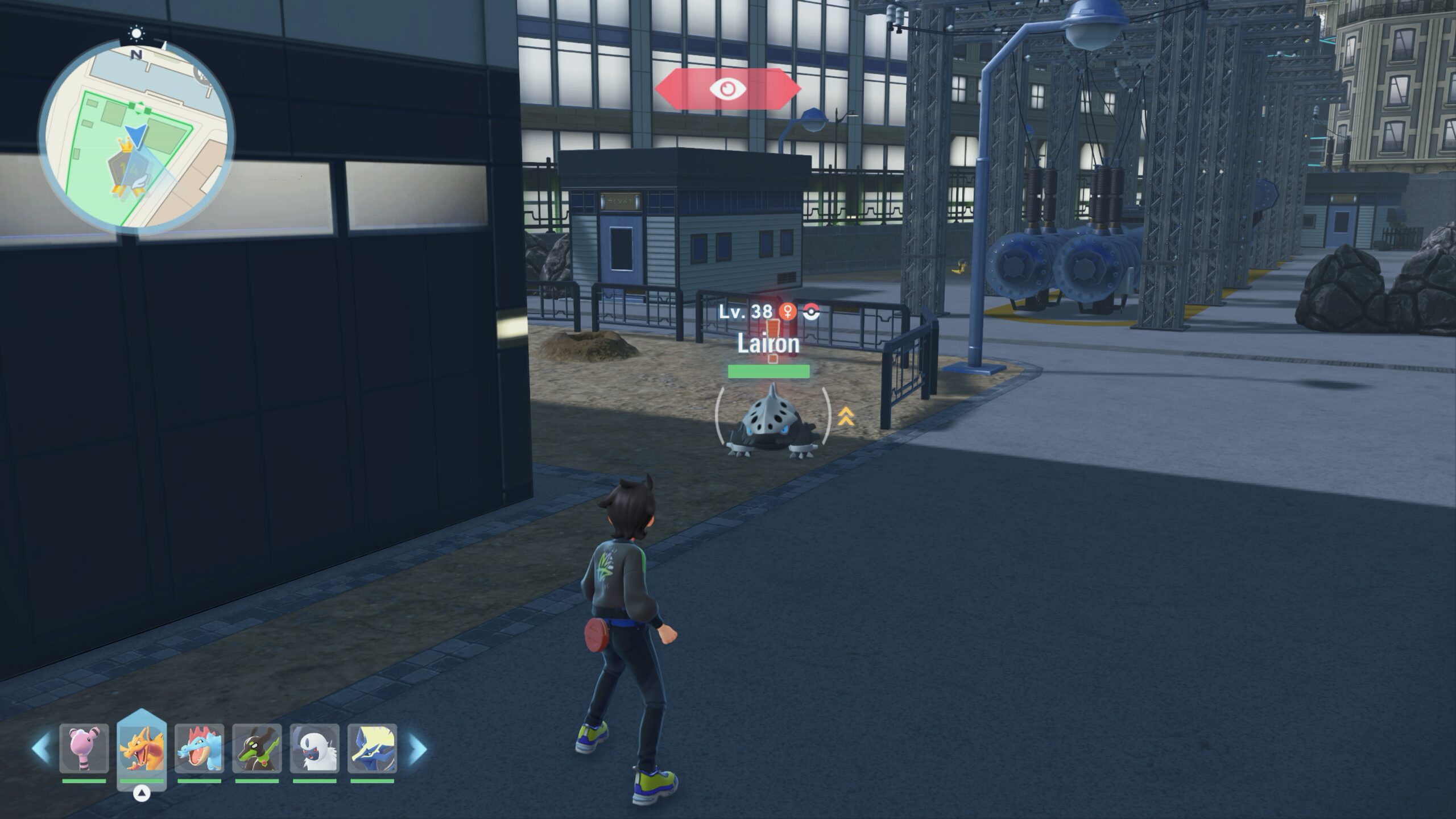
Task: Open the circular minimap
Action: (x=136, y=135)
